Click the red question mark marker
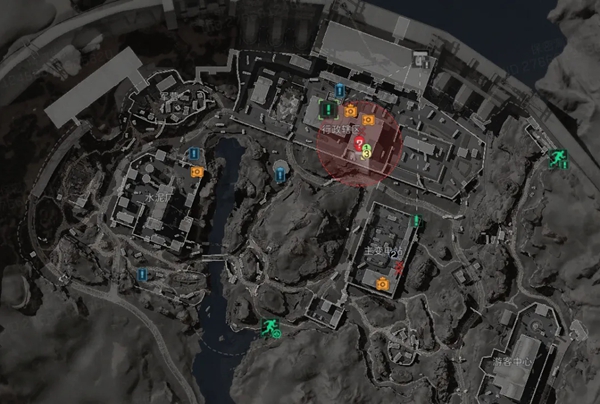600x404 pixels. pos(358,144)
